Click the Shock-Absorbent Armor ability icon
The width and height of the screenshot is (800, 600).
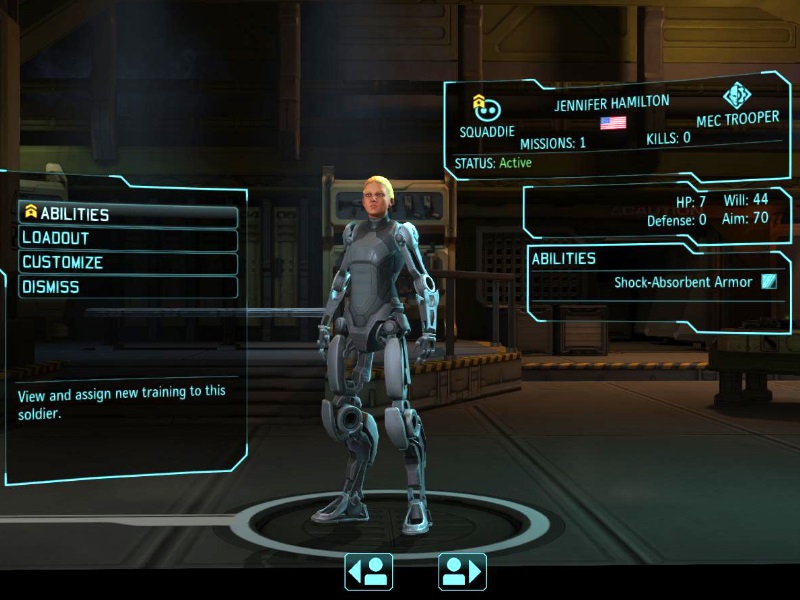pyautogui.click(x=768, y=282)
